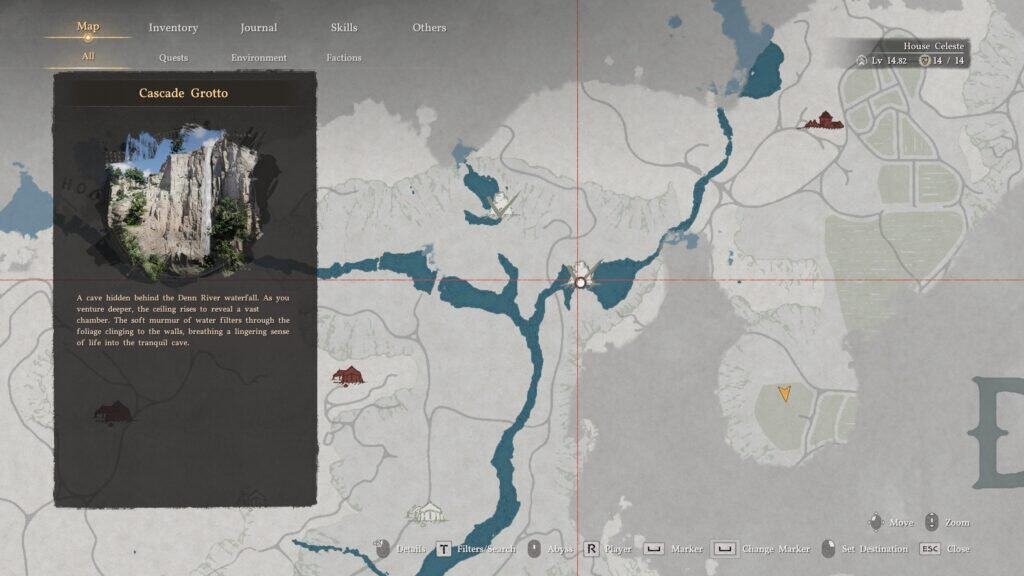
Task: Click the Cascade Grotto waterfall thumbnail
Action: 184,198
